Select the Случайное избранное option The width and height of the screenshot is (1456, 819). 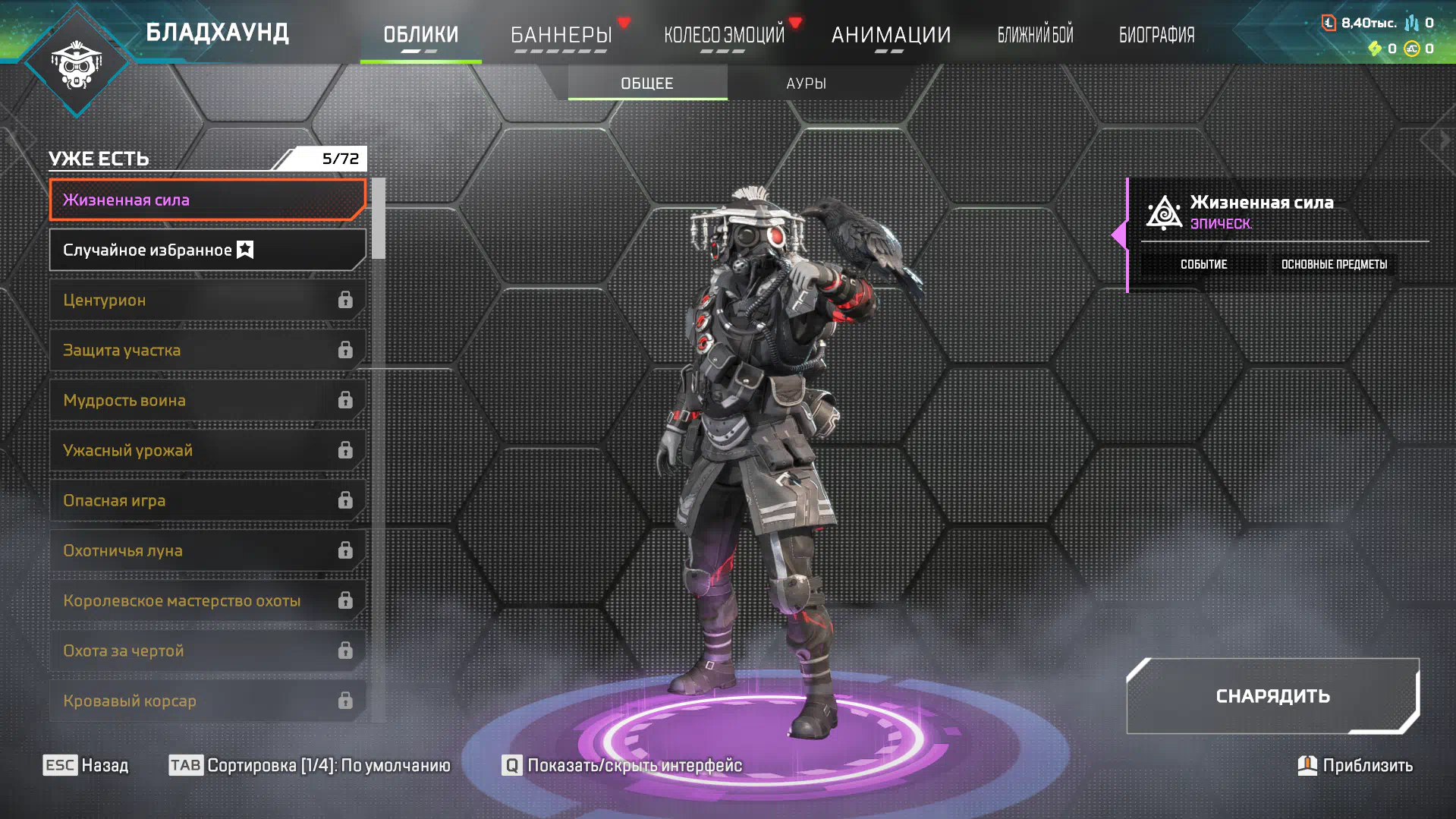[207, 250]
